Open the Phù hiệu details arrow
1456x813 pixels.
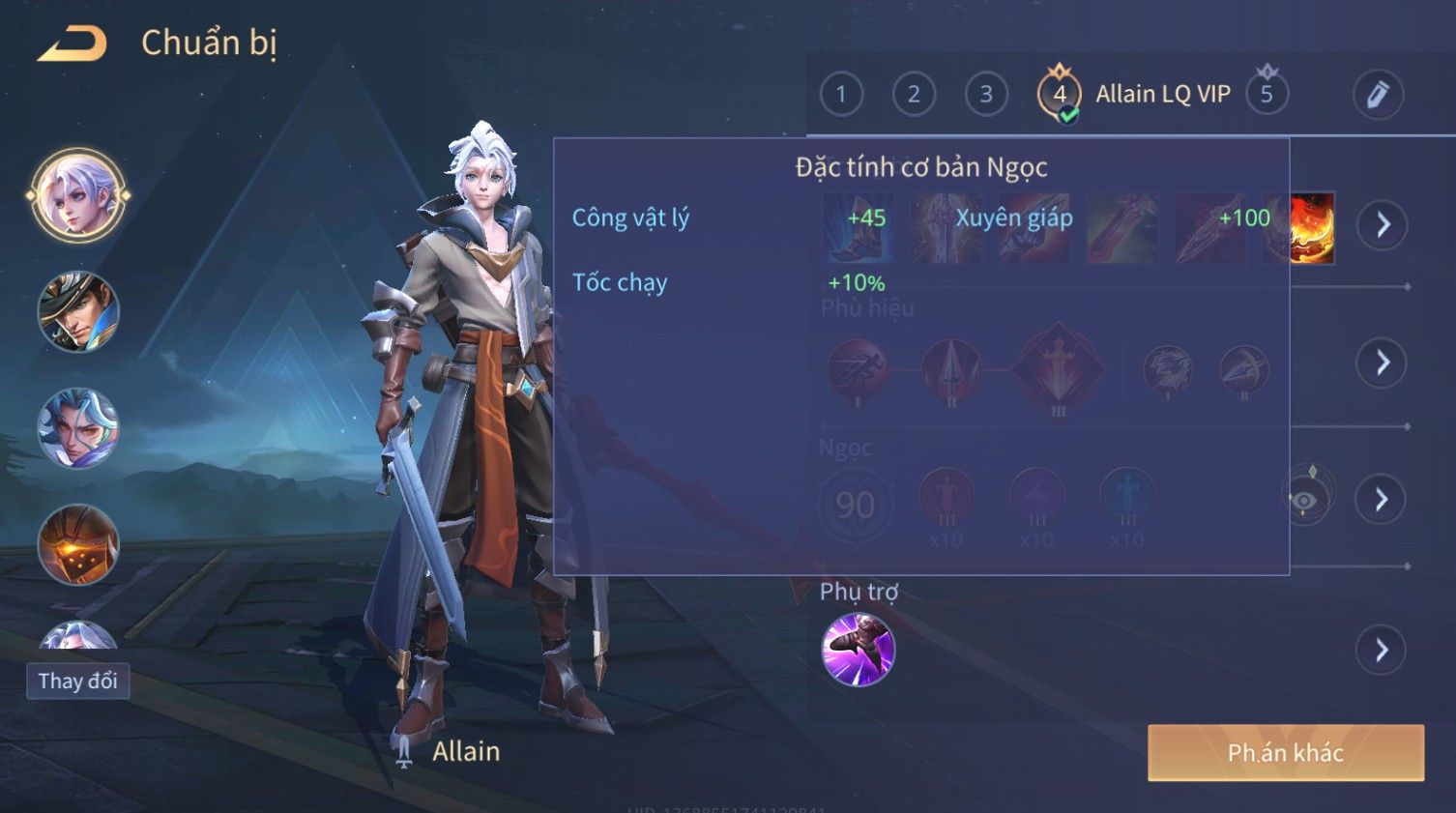(1382, 363)
